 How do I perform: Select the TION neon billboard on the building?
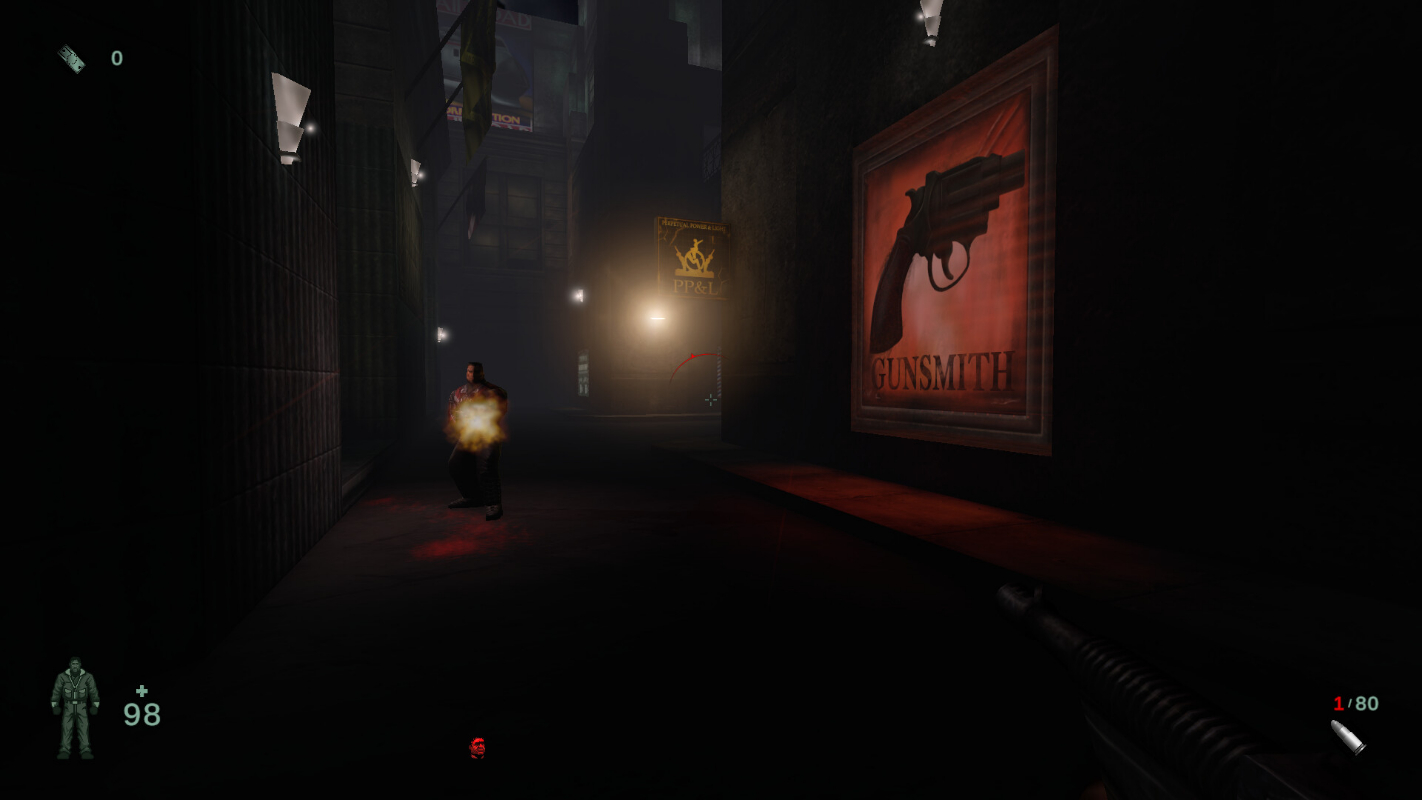[505, 117]
